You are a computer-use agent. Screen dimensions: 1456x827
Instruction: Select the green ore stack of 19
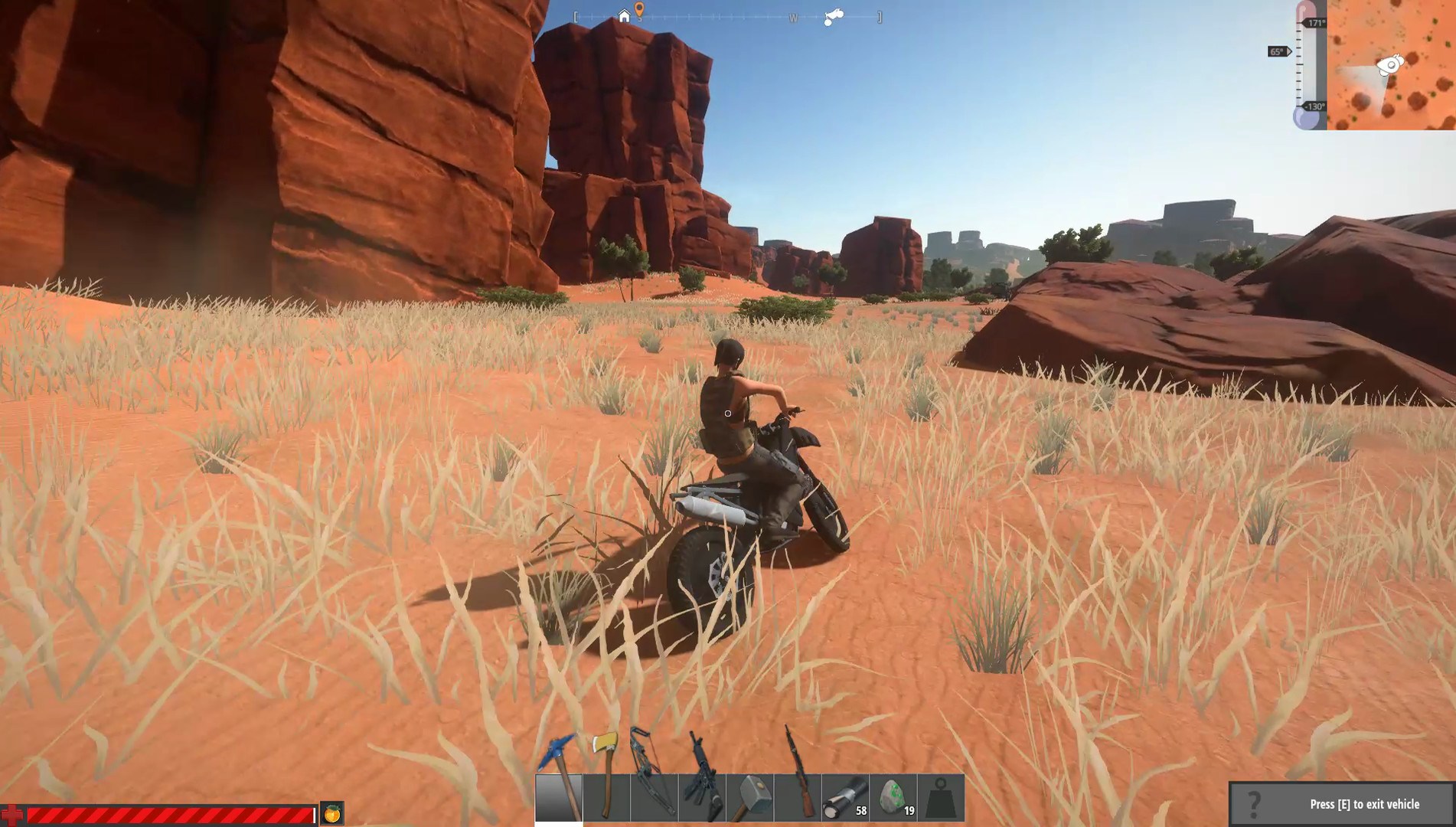(893, 796)
